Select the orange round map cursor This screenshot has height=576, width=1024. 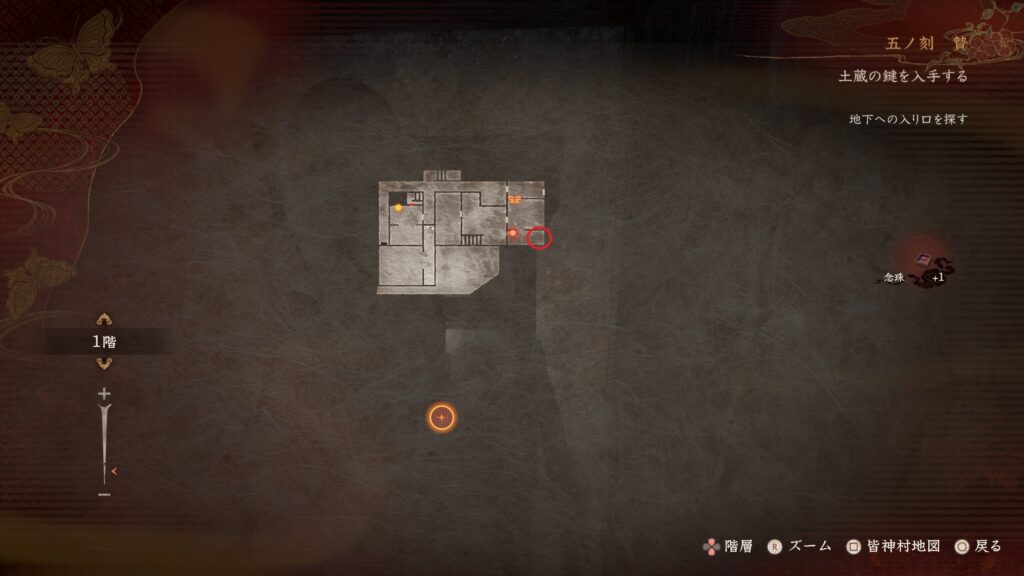pos(442,418)
